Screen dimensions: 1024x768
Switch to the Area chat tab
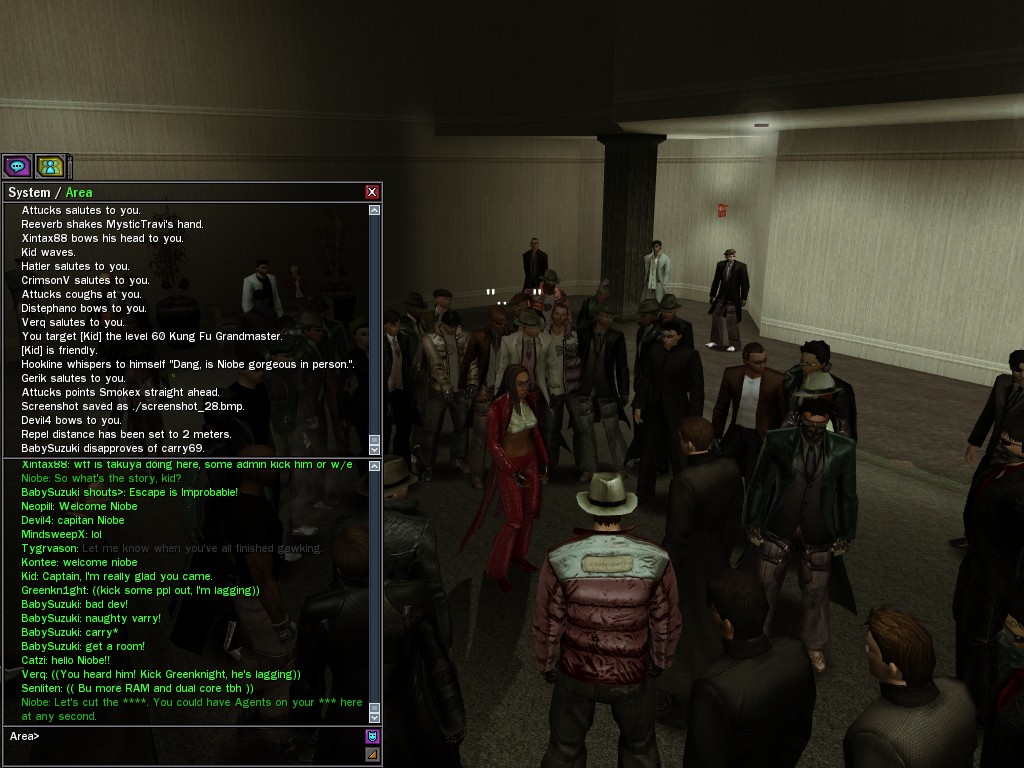tap(79, 193)
